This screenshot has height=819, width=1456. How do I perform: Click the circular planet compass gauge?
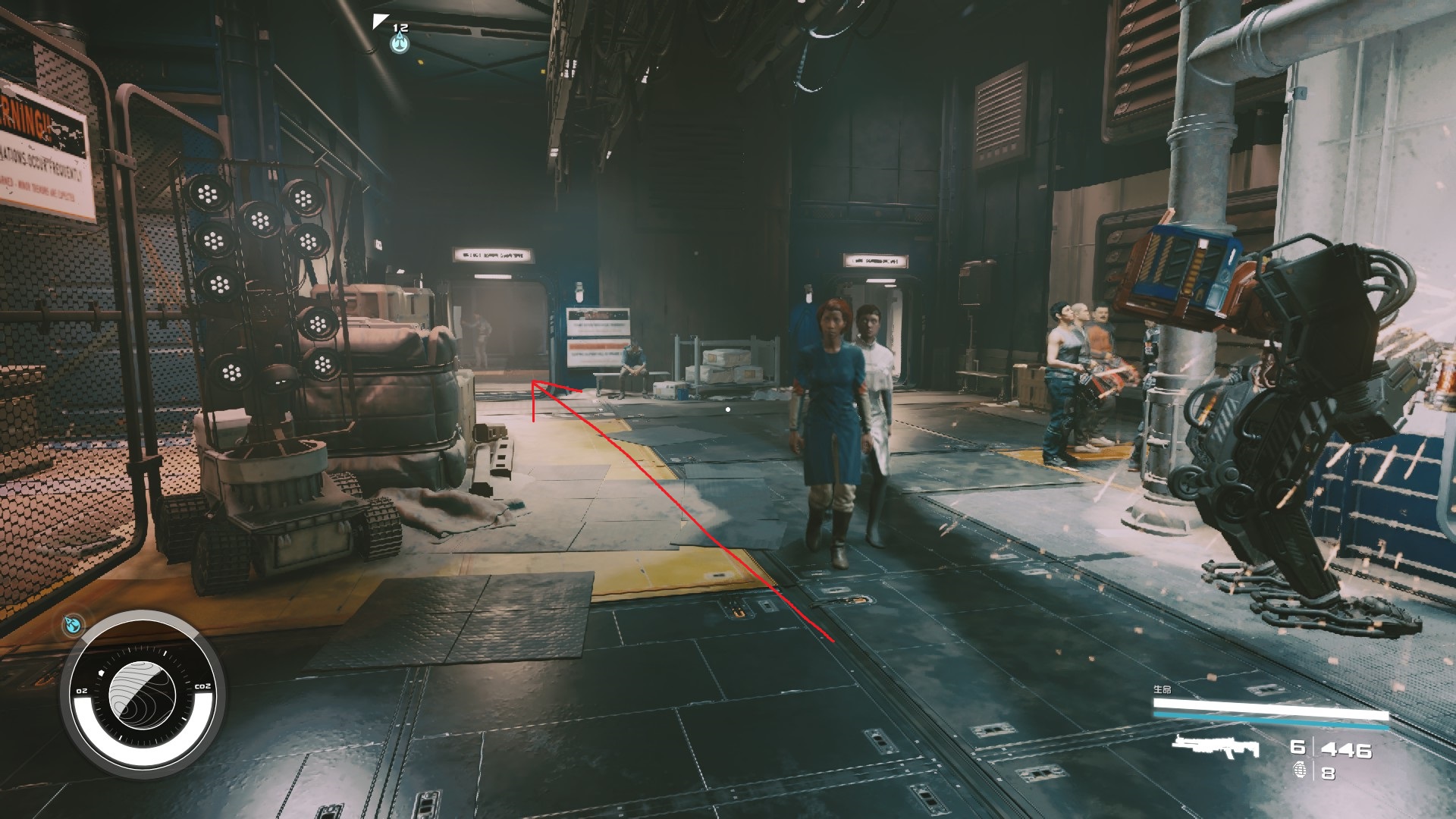(143, 694)
